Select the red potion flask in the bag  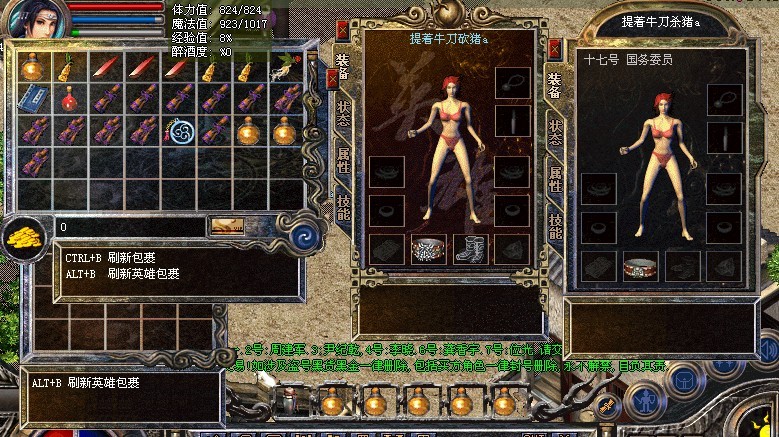pyautogui.click(x=69, y=99)
